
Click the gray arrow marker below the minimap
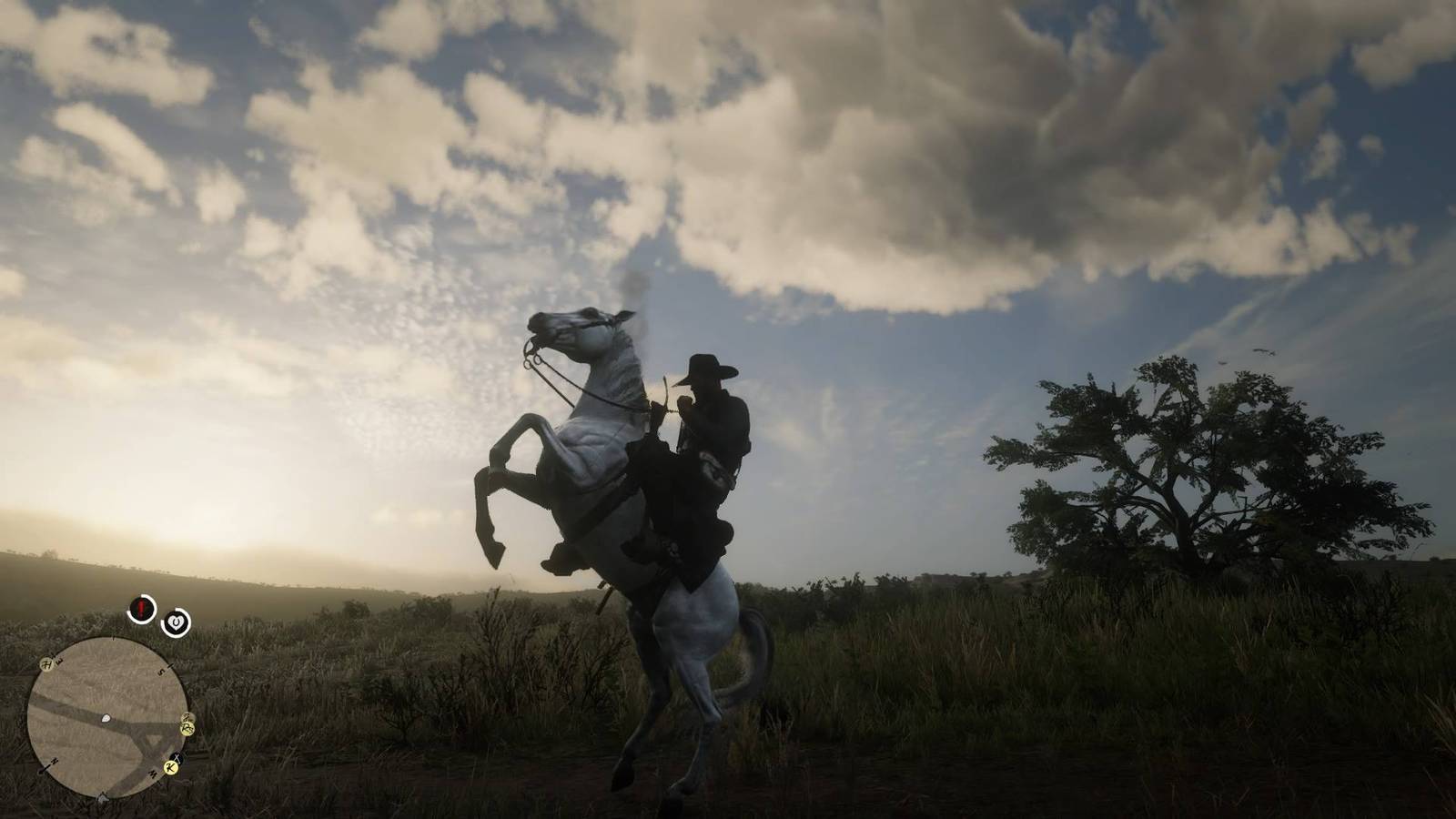point(103,798)
